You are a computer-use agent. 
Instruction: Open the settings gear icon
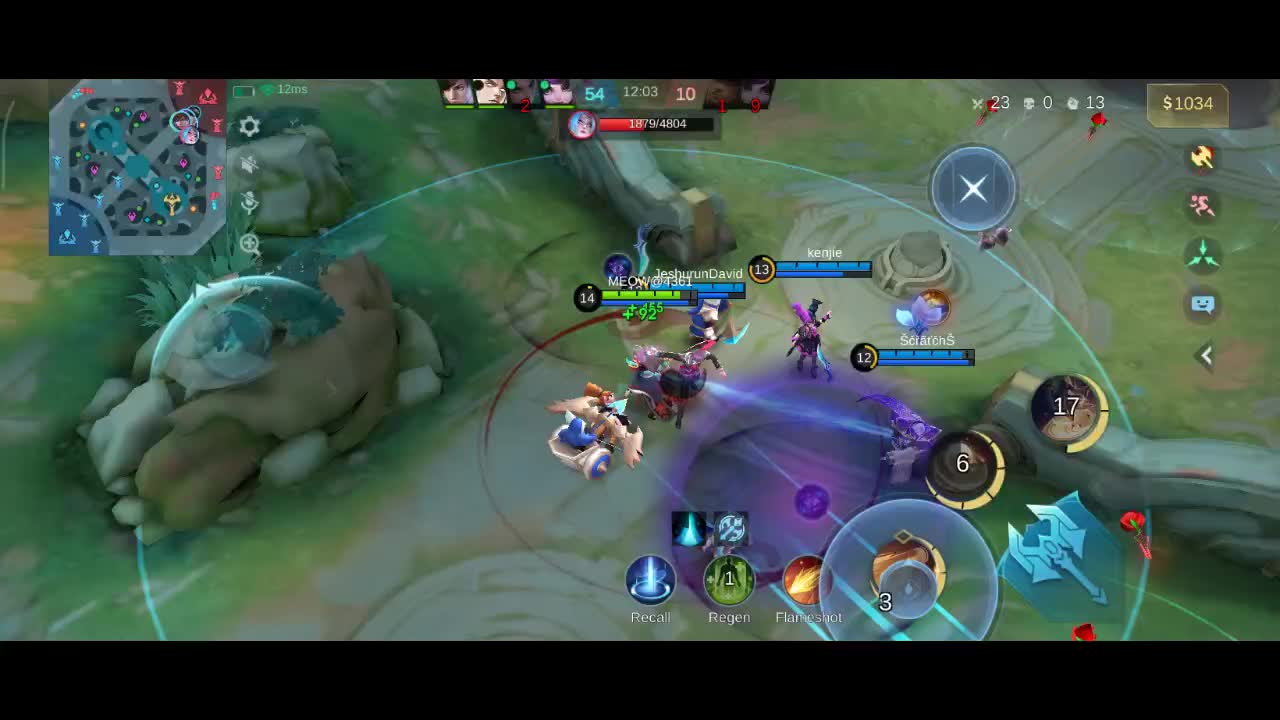250,127
